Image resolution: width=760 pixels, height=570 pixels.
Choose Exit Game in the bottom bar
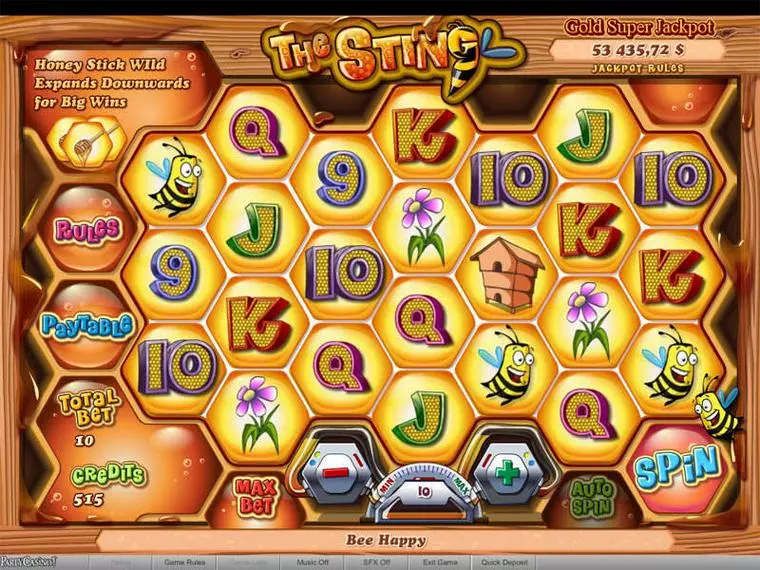(x=441, y=563)
